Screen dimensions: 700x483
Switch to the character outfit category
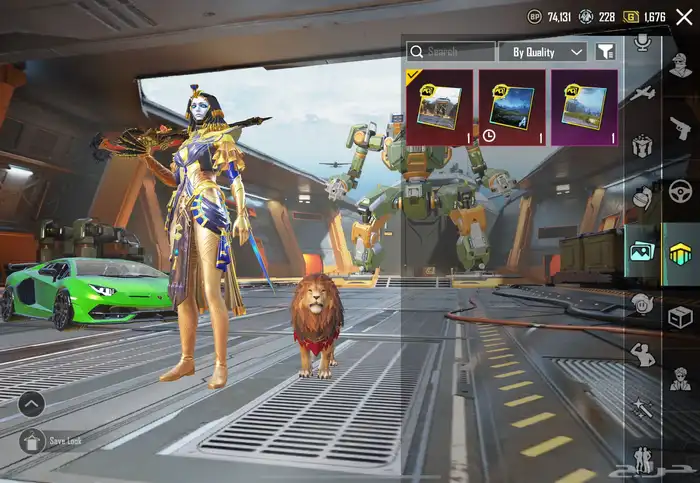pos(680,64)
